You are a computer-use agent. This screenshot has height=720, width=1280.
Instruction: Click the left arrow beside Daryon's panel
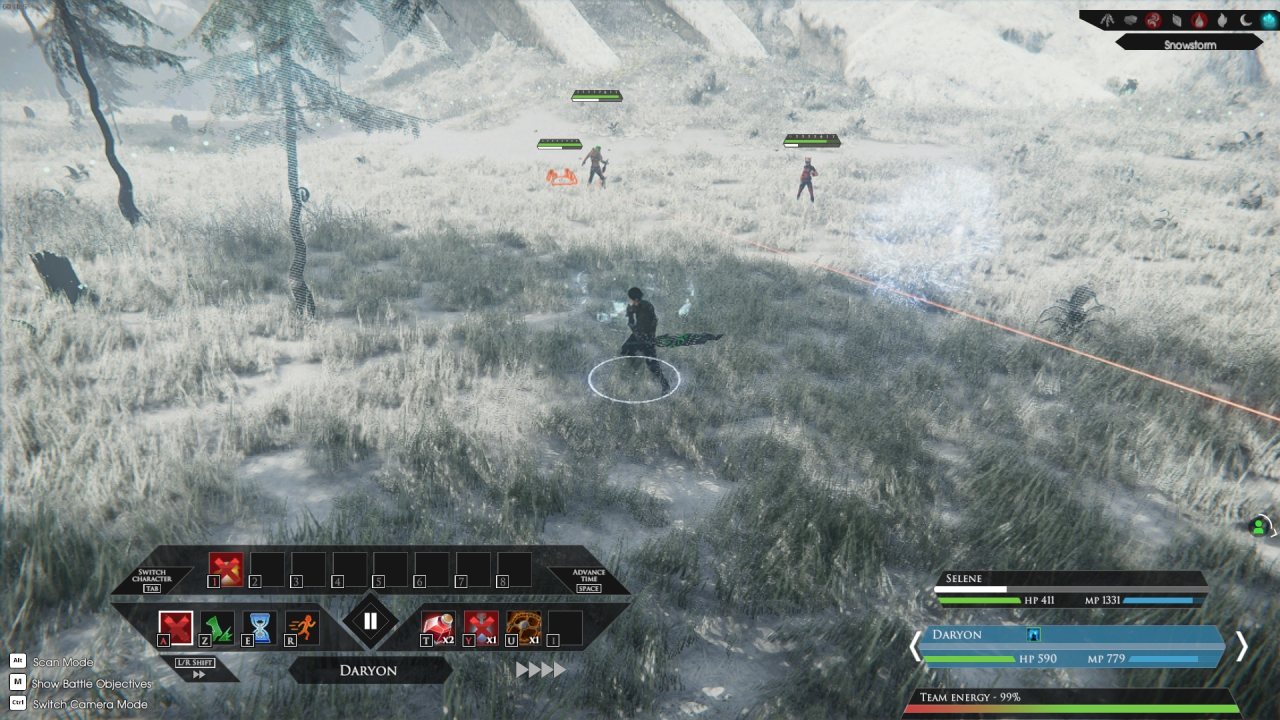click(x=915, y=646)
